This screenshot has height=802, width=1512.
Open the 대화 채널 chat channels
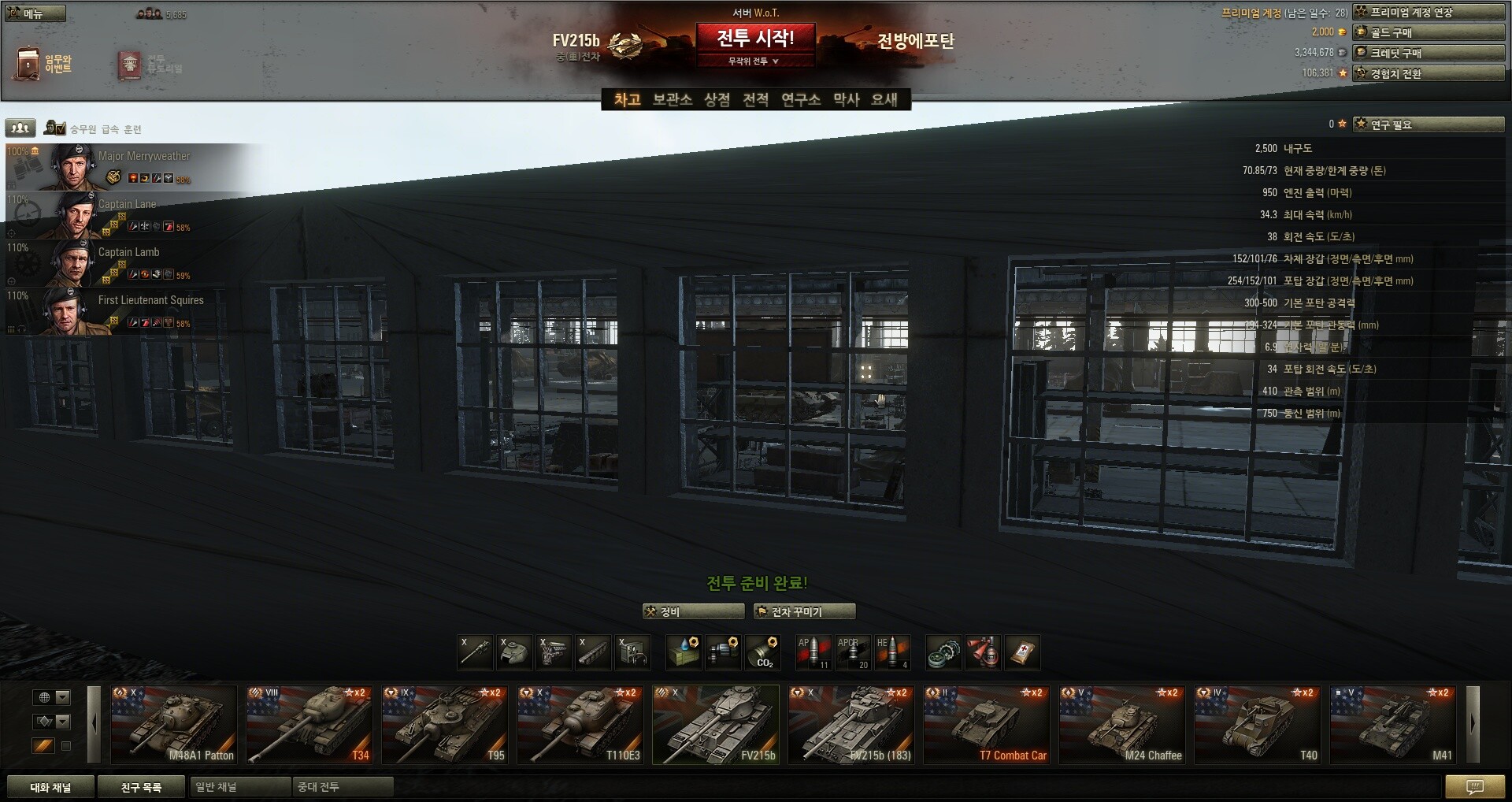50,787
